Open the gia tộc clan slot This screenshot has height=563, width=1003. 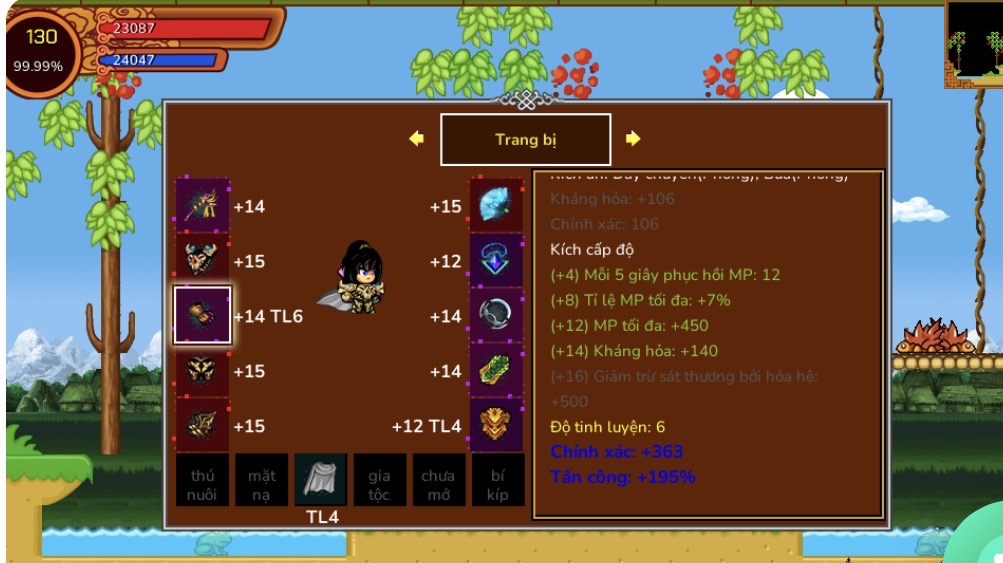(379, 480)
